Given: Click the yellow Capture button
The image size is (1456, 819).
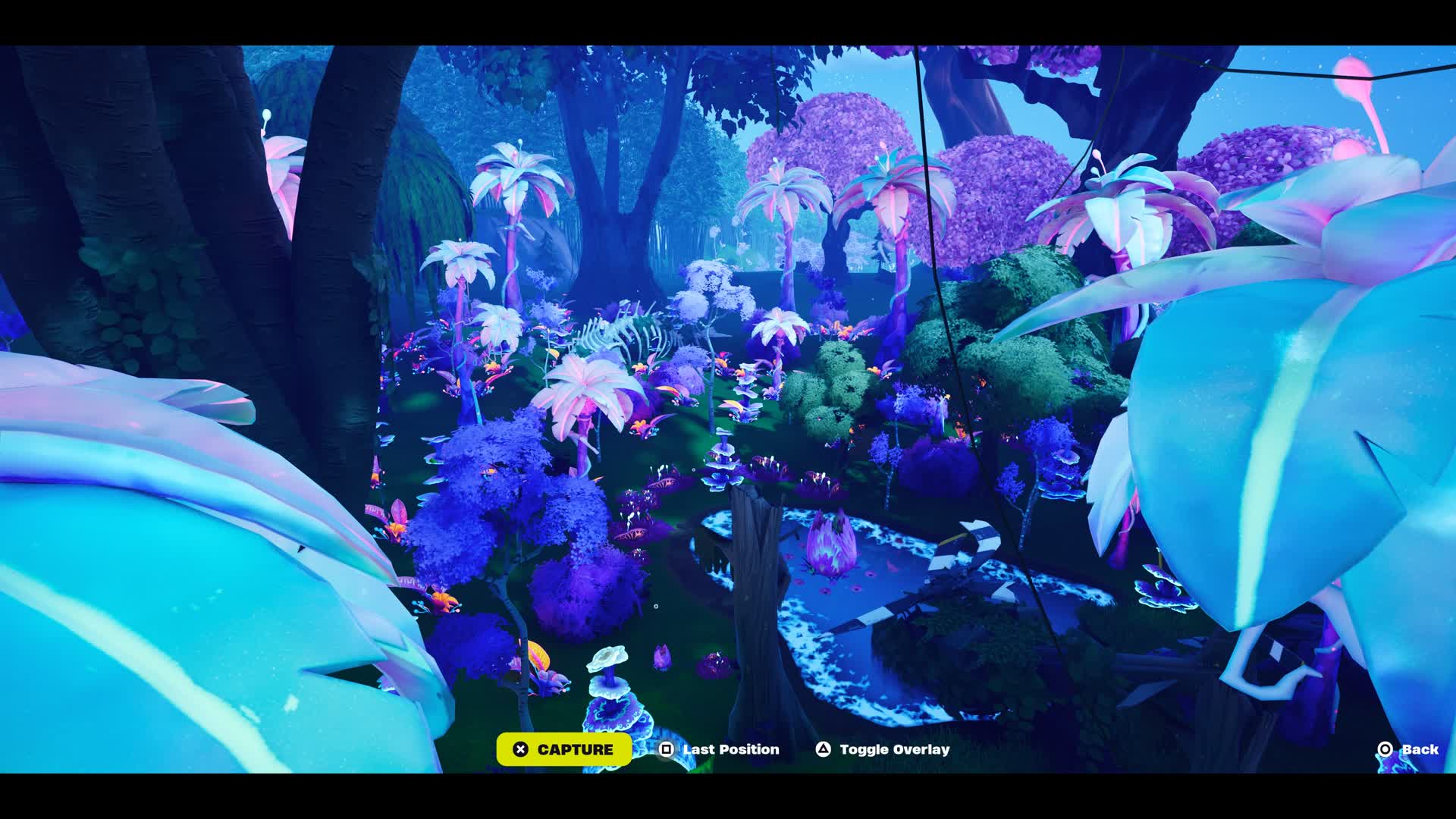Looking at the screenshot, I should pos(564,749).
